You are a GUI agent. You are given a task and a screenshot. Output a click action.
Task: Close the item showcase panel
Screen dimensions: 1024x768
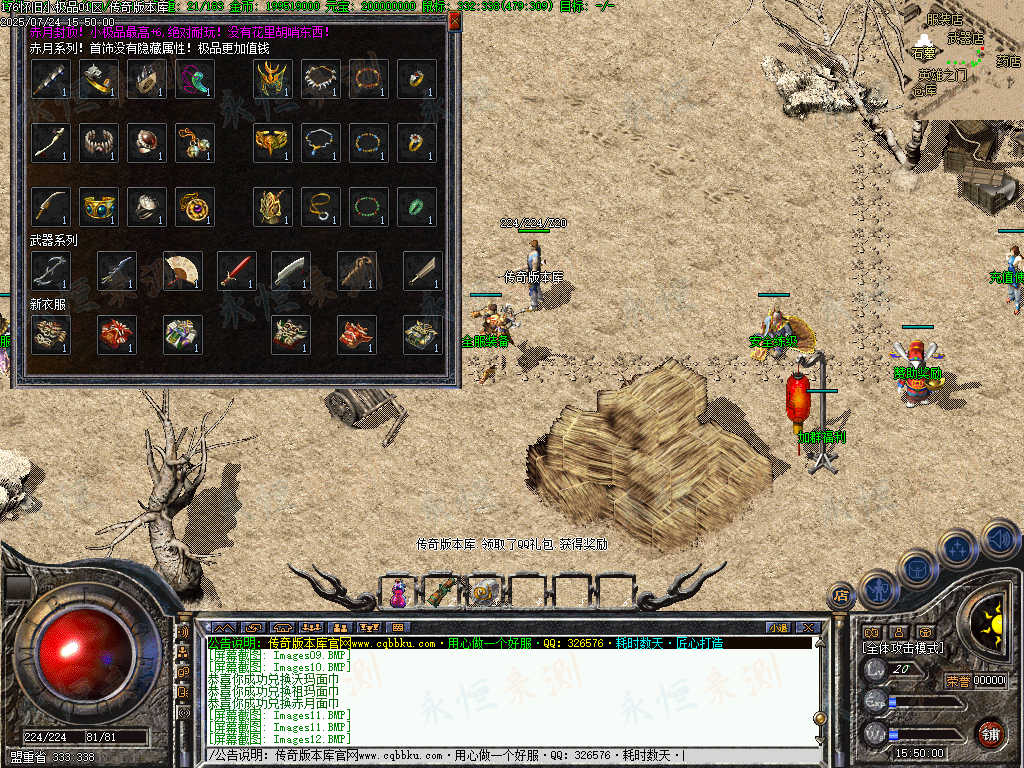[455, 20]
